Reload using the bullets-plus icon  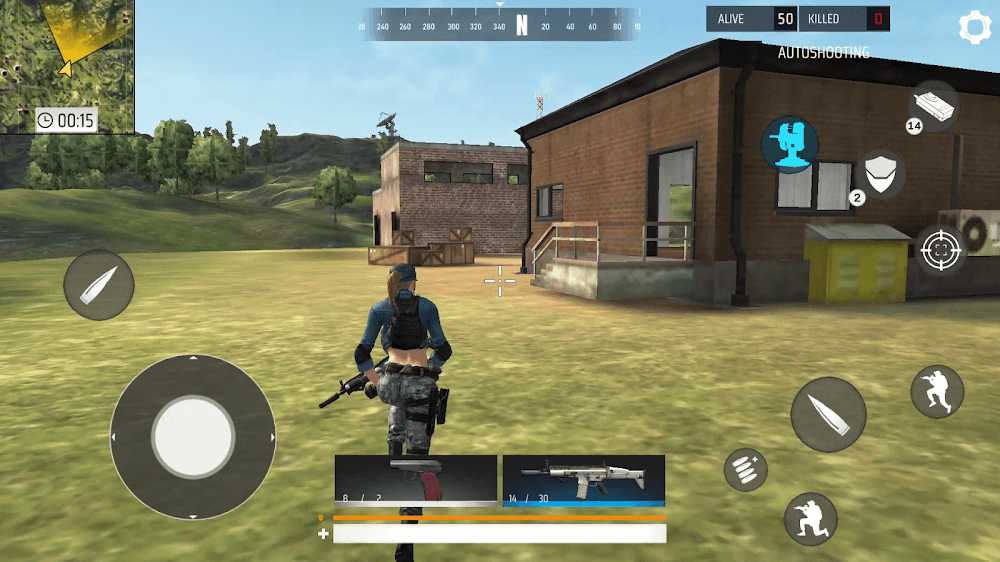746,469
